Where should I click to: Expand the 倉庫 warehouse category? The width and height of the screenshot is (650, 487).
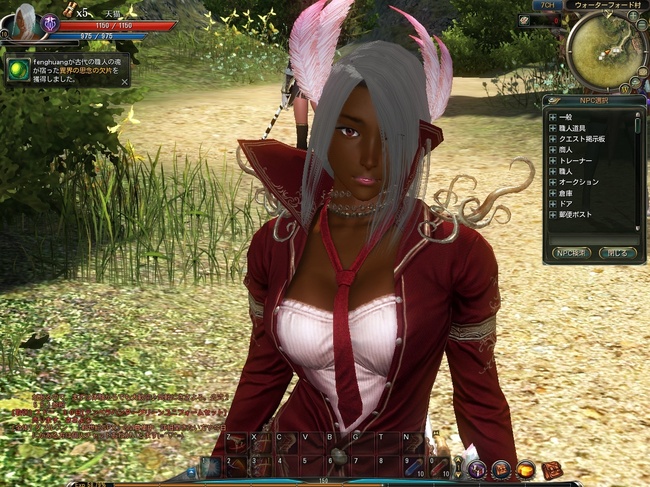[552, 193]
